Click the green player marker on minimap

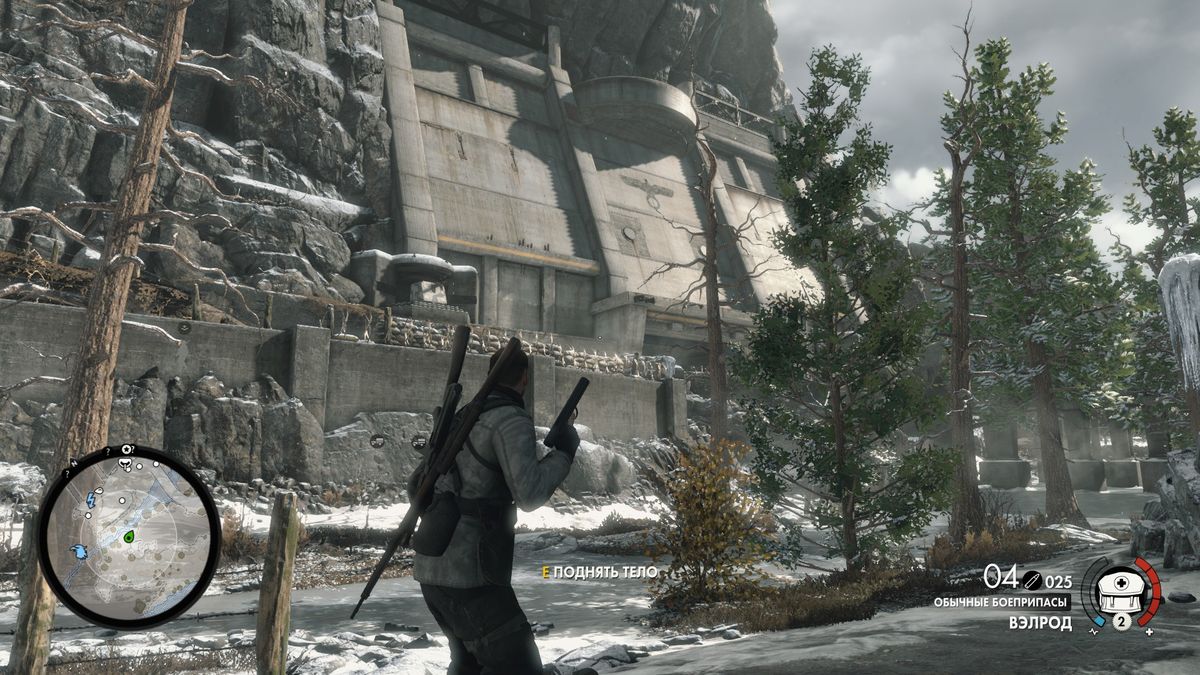click(x=129, y=537)
